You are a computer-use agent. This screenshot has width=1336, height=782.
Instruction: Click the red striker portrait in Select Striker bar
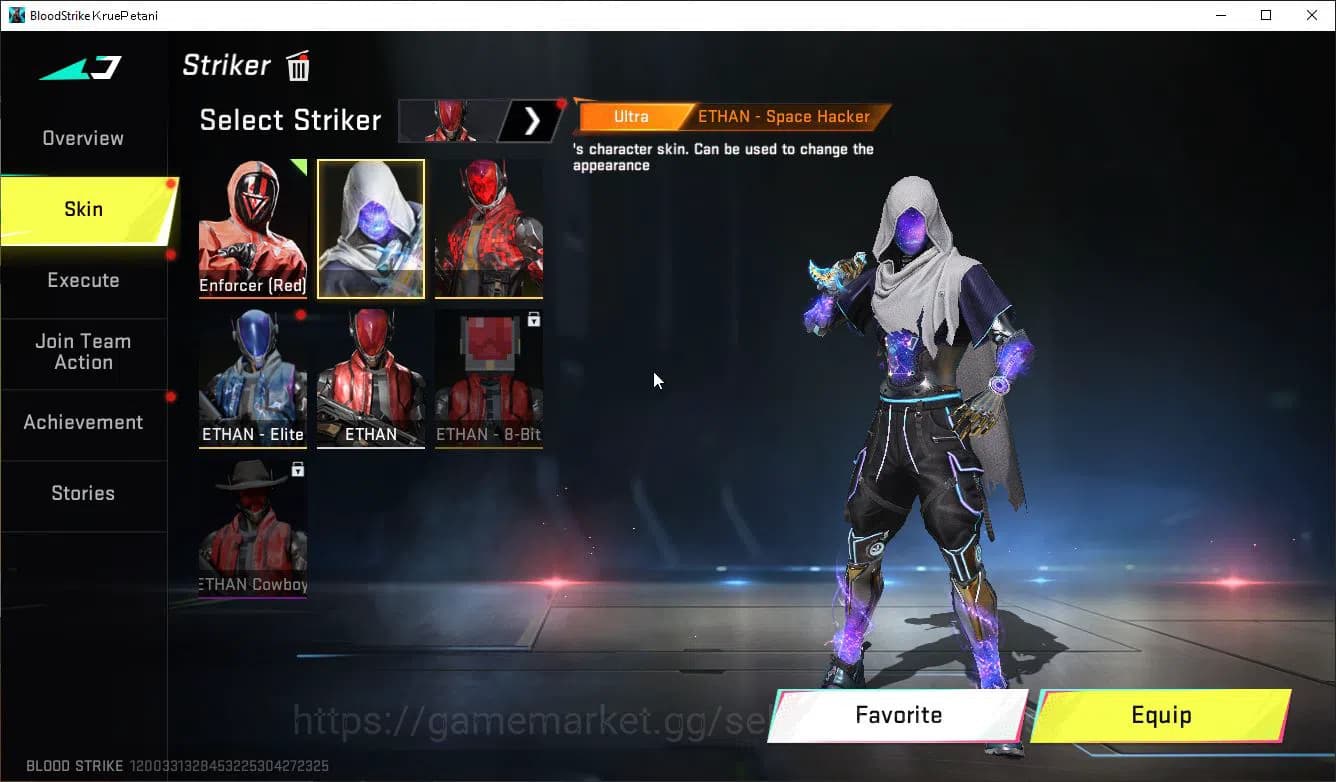tap(449, 120)
